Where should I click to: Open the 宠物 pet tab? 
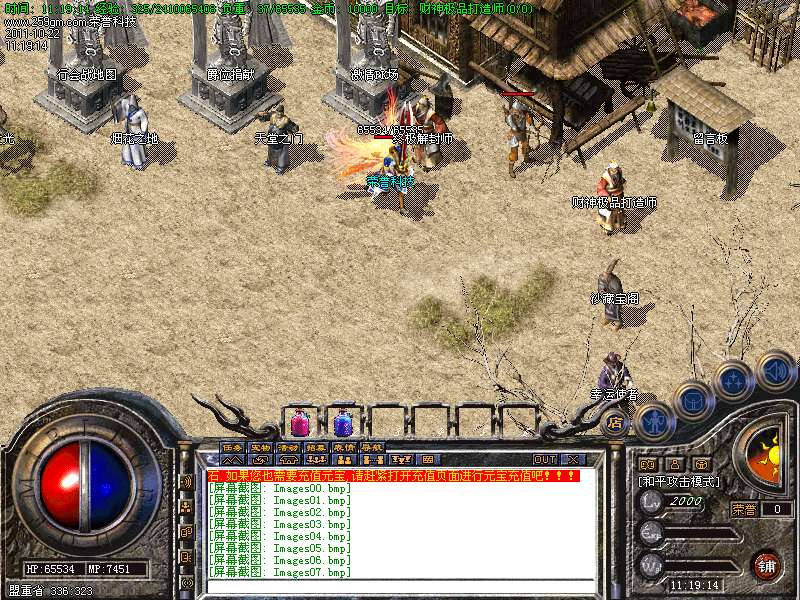click(260, 447)
